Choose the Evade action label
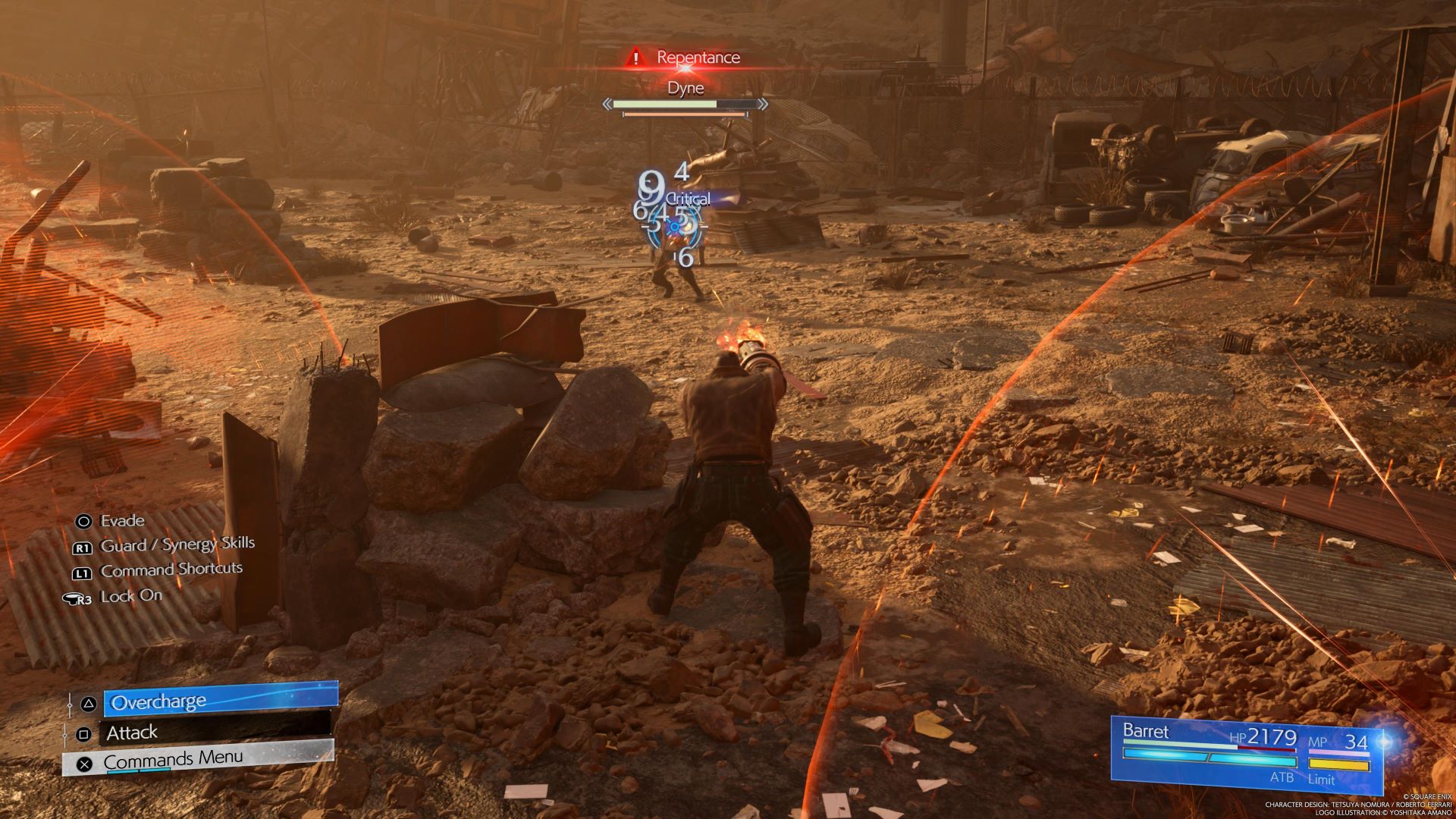This screenshot has width=1456, height=819. pos(121,521)
